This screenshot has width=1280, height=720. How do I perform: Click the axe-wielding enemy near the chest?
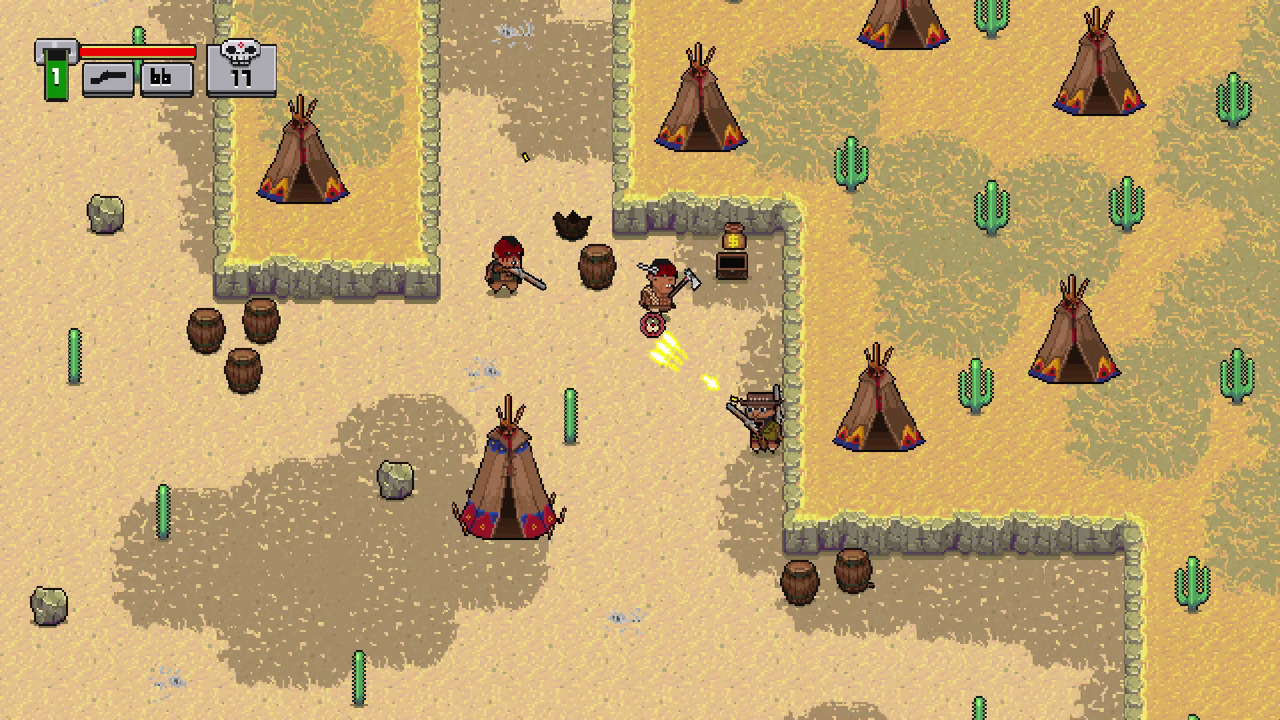[x=660, y=287]
